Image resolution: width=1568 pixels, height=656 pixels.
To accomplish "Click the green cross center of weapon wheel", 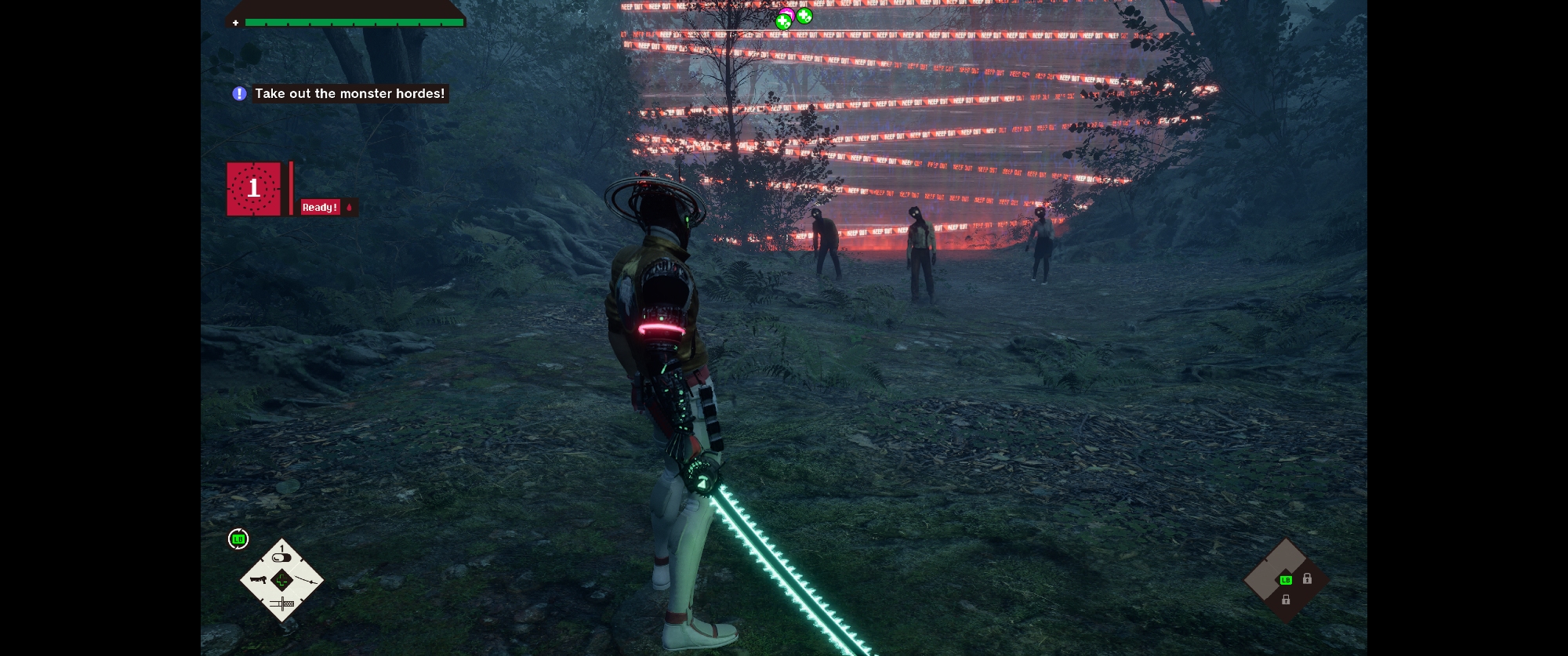I will (282, 581).
